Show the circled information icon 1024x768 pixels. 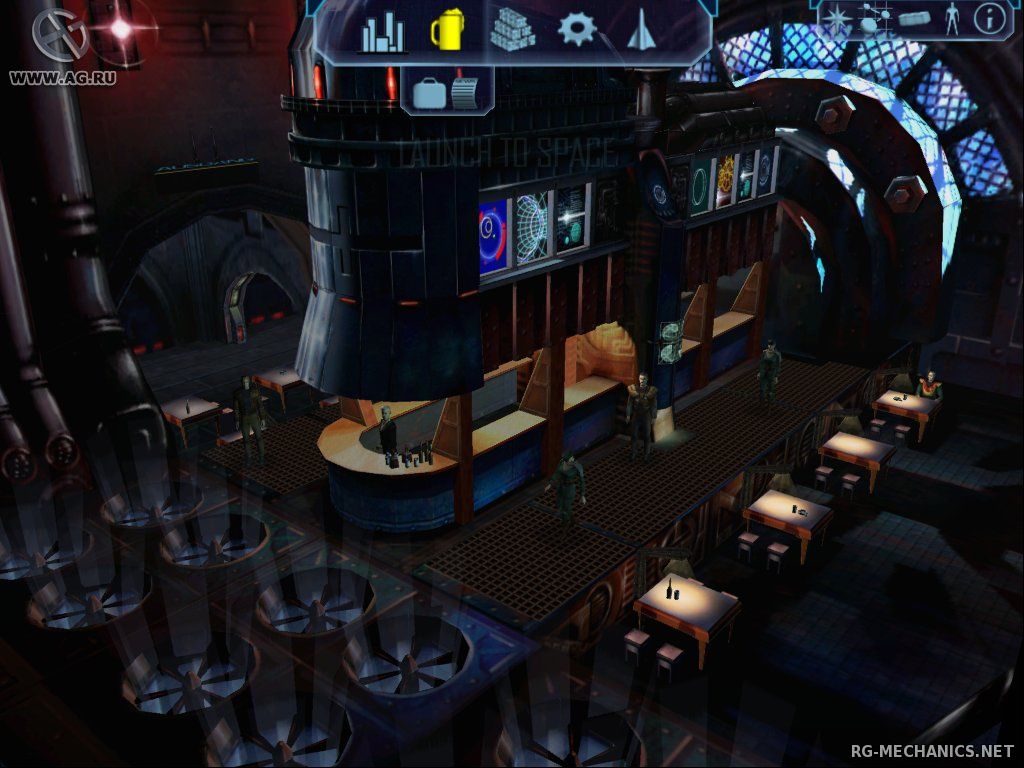tap(989, 18)
